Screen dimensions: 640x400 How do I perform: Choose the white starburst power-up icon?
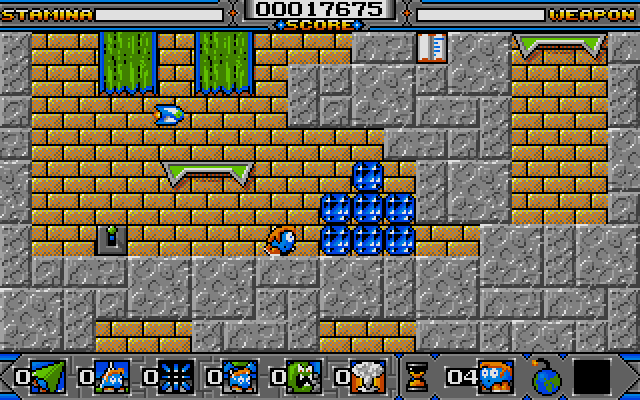point(174,377)
